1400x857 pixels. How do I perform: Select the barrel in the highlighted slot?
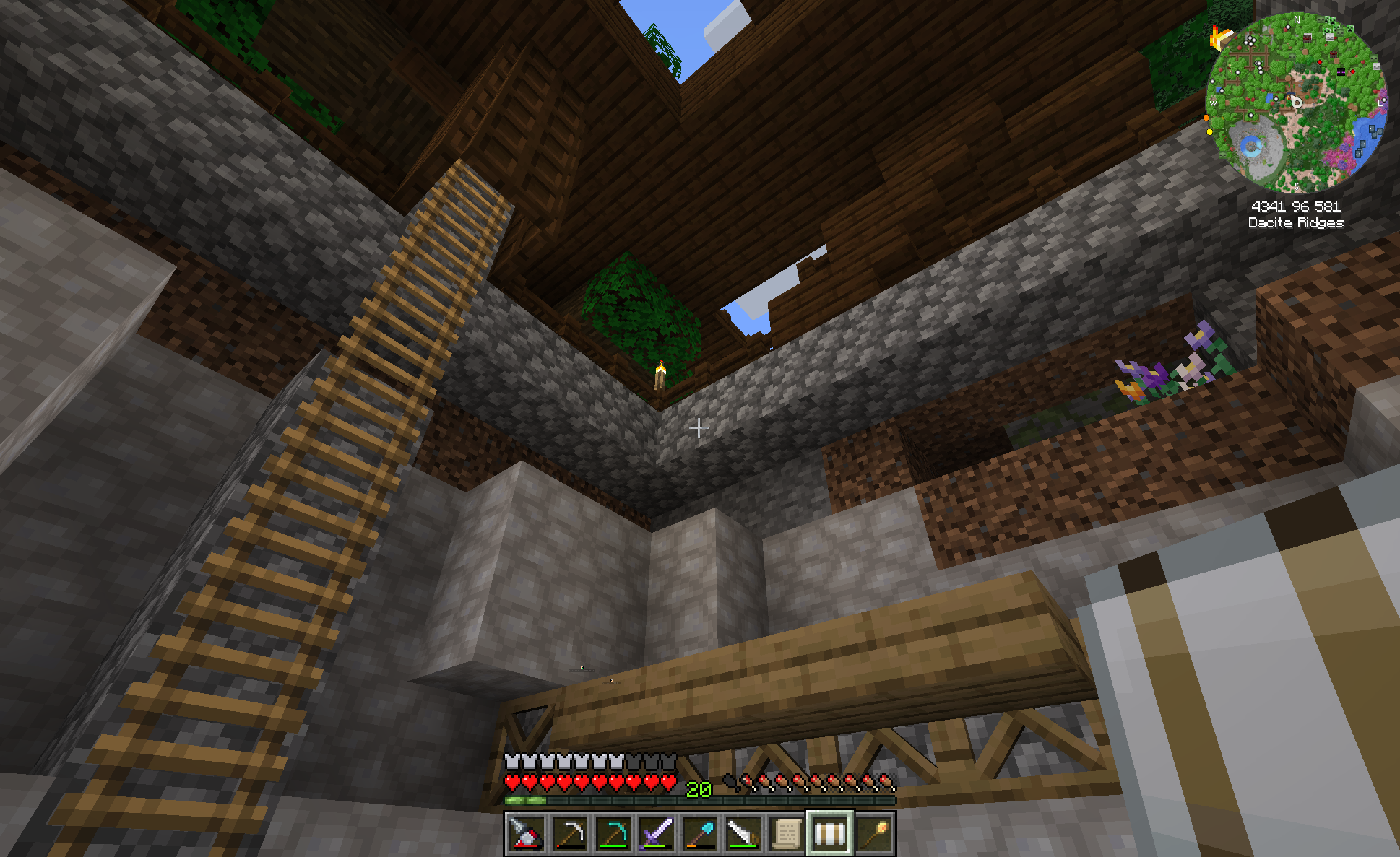click(x=830, y=832)
